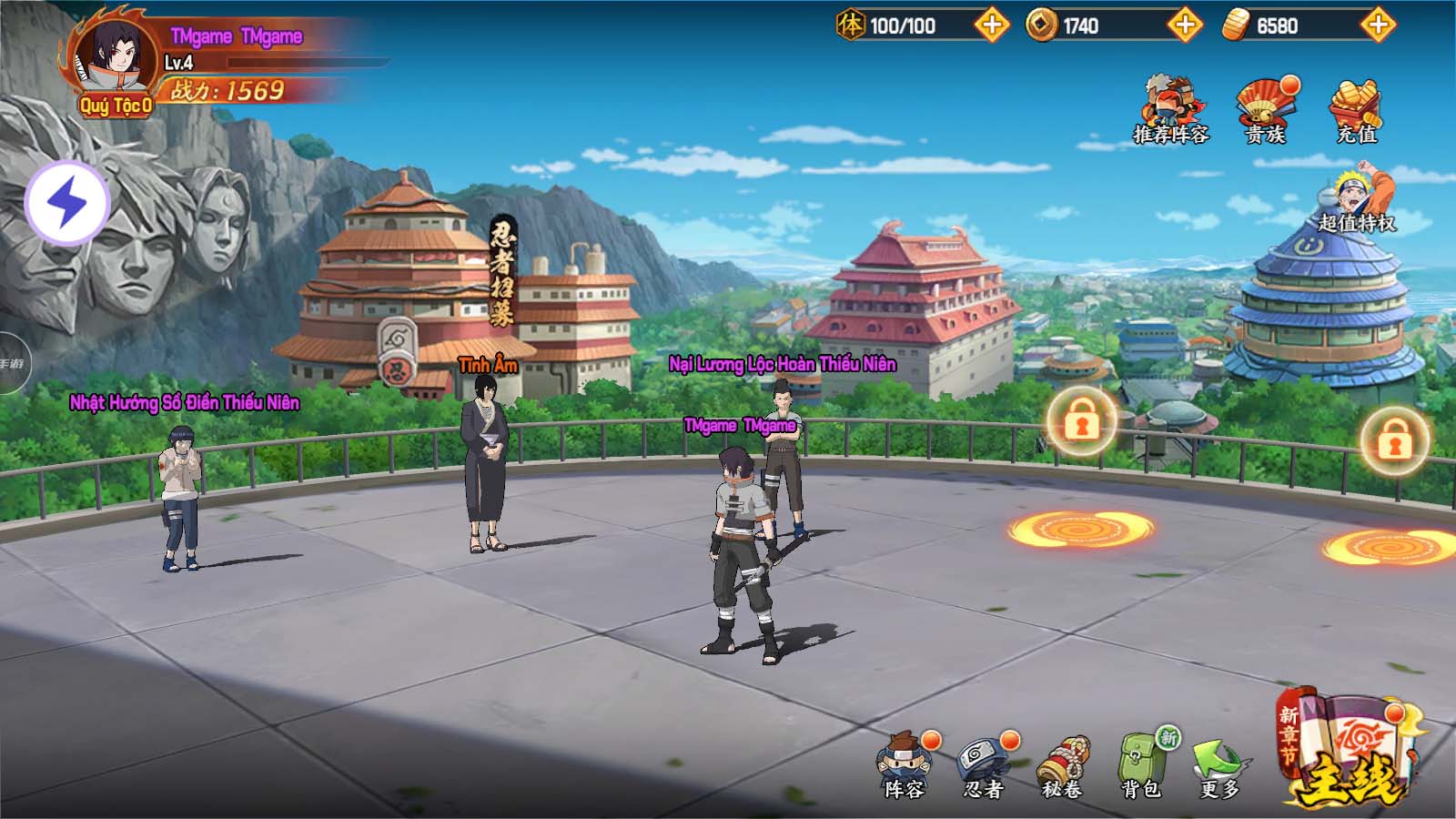Image resolution: width=1456 pixels, height=819 pixels.
Task: Open the player avatar profile portrait
Action: click(115, 56)
